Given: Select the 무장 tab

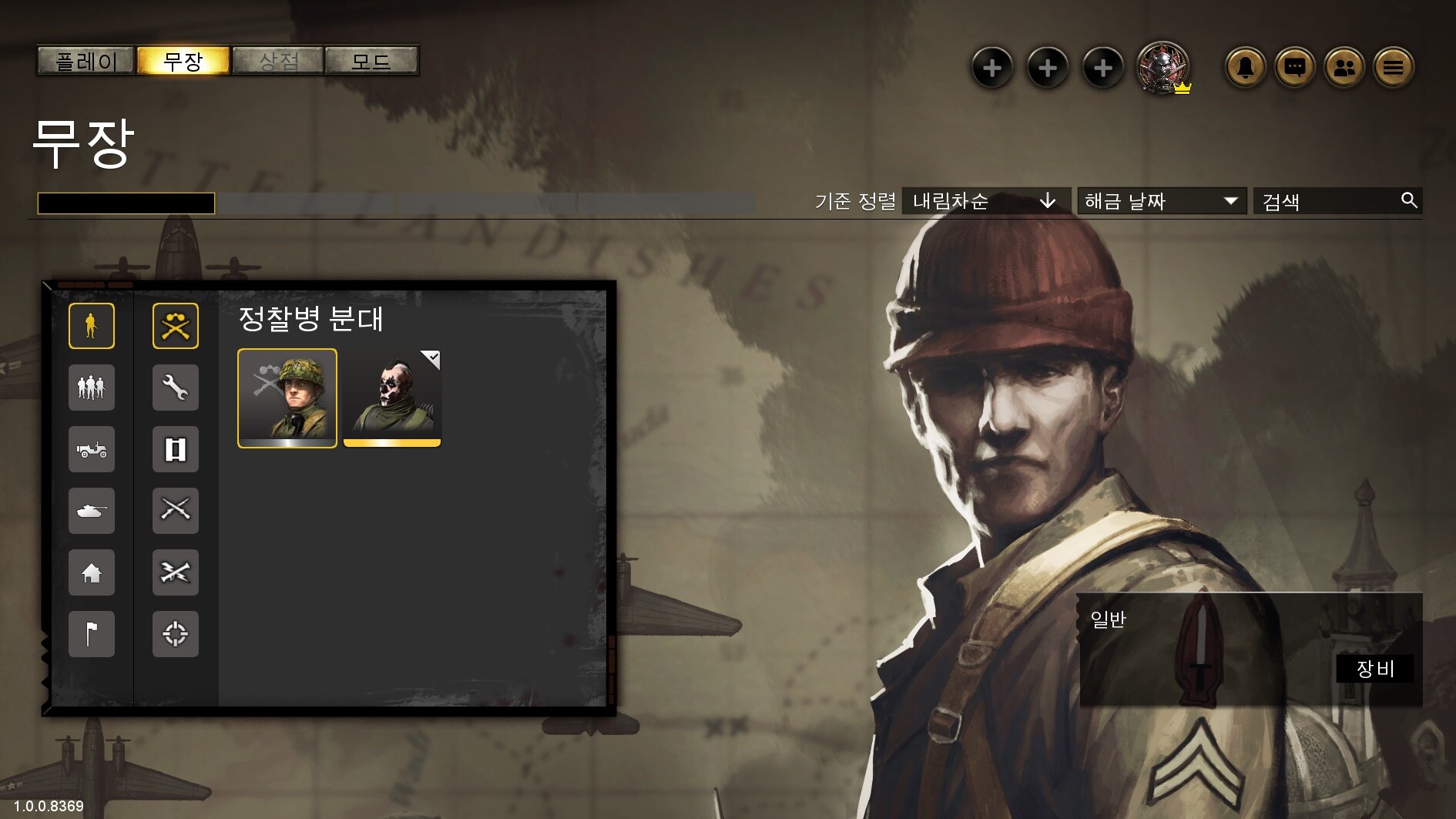Looking at the screenshot, I should (x=183, y=61).
